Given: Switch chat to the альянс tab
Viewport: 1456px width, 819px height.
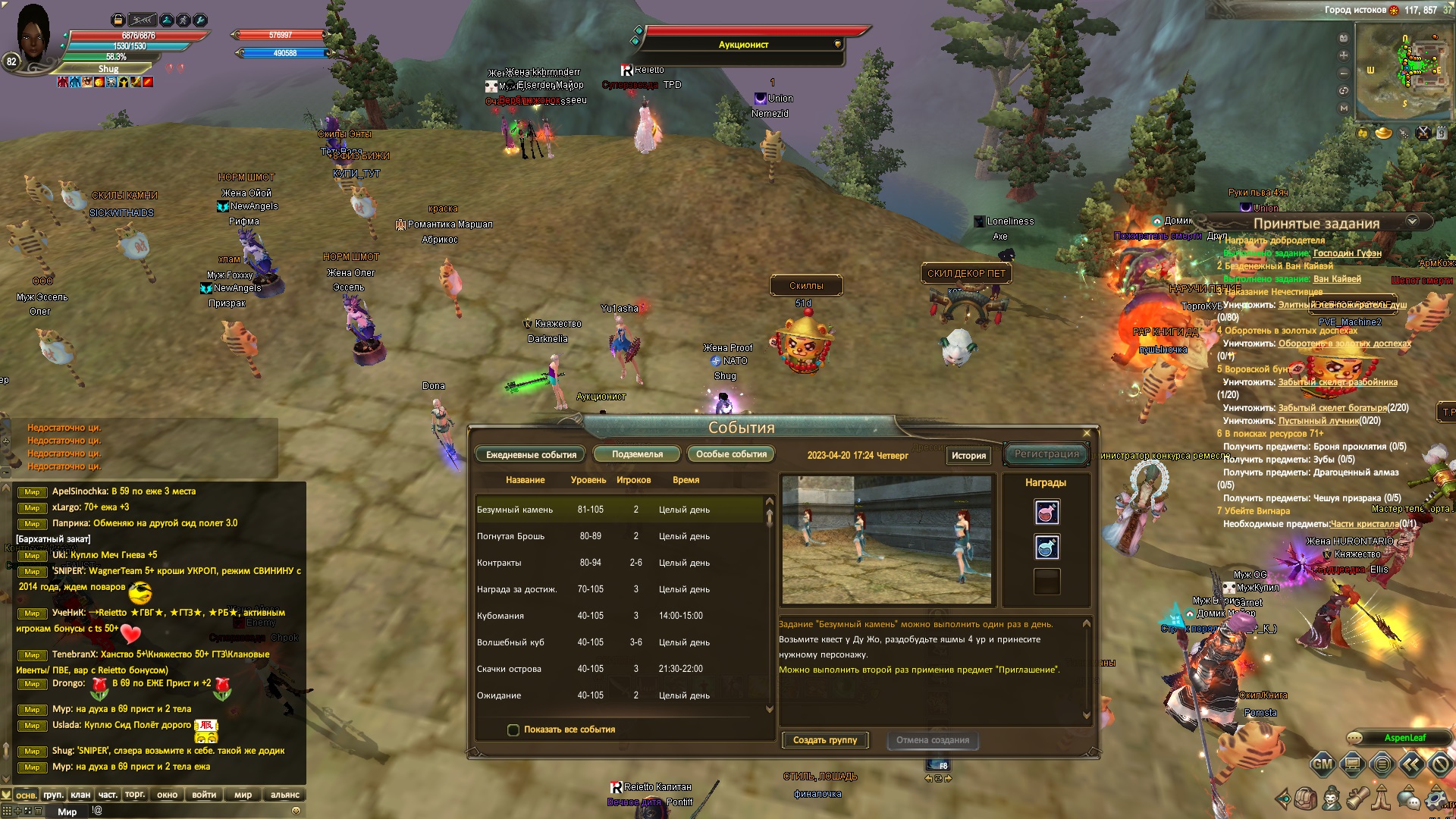Looking at the screenshot, I should pyautogui.click(x=284, y=795).
